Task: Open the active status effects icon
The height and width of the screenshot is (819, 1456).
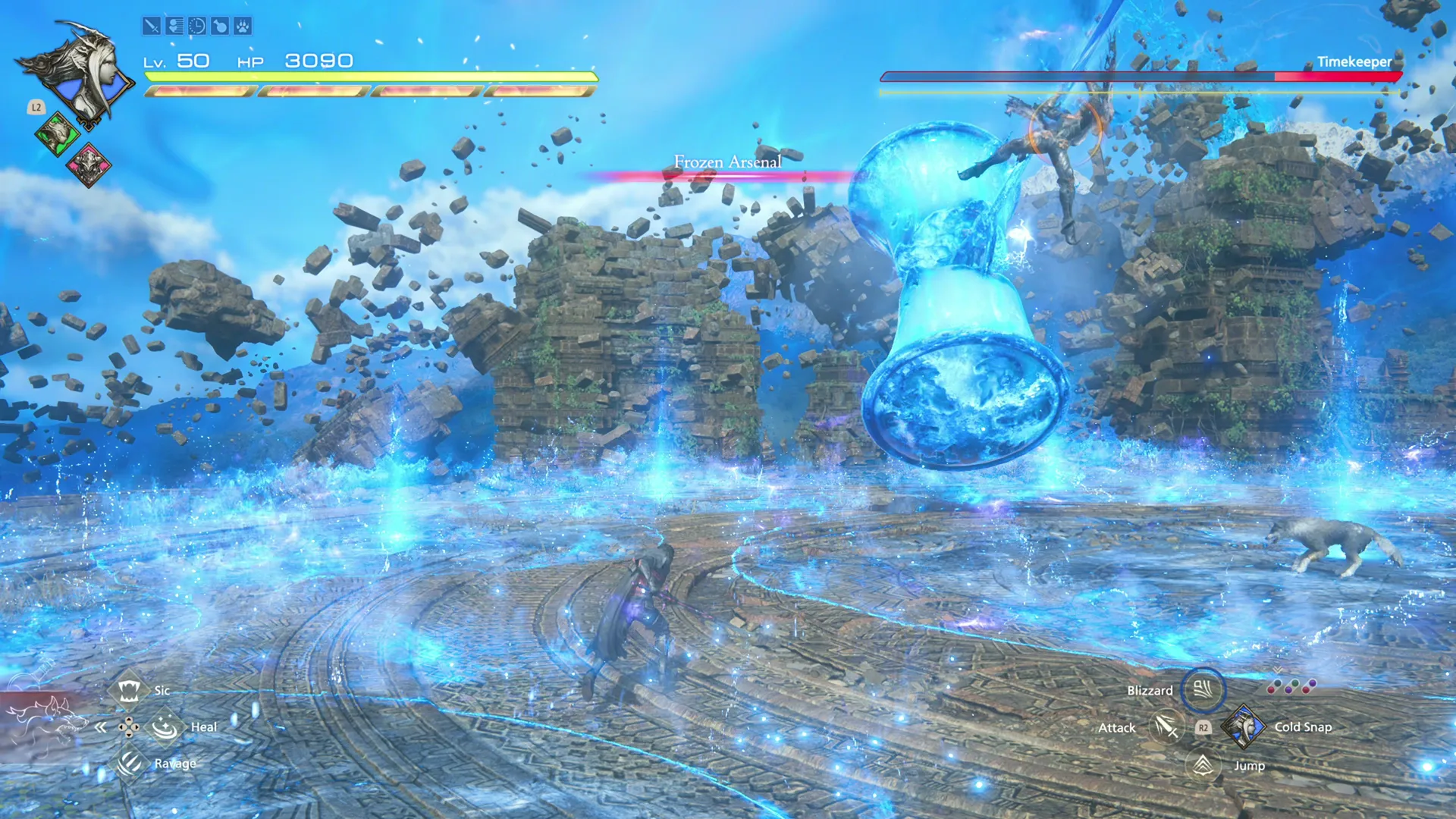Action: pyautogui.click(x=174, y=27)
